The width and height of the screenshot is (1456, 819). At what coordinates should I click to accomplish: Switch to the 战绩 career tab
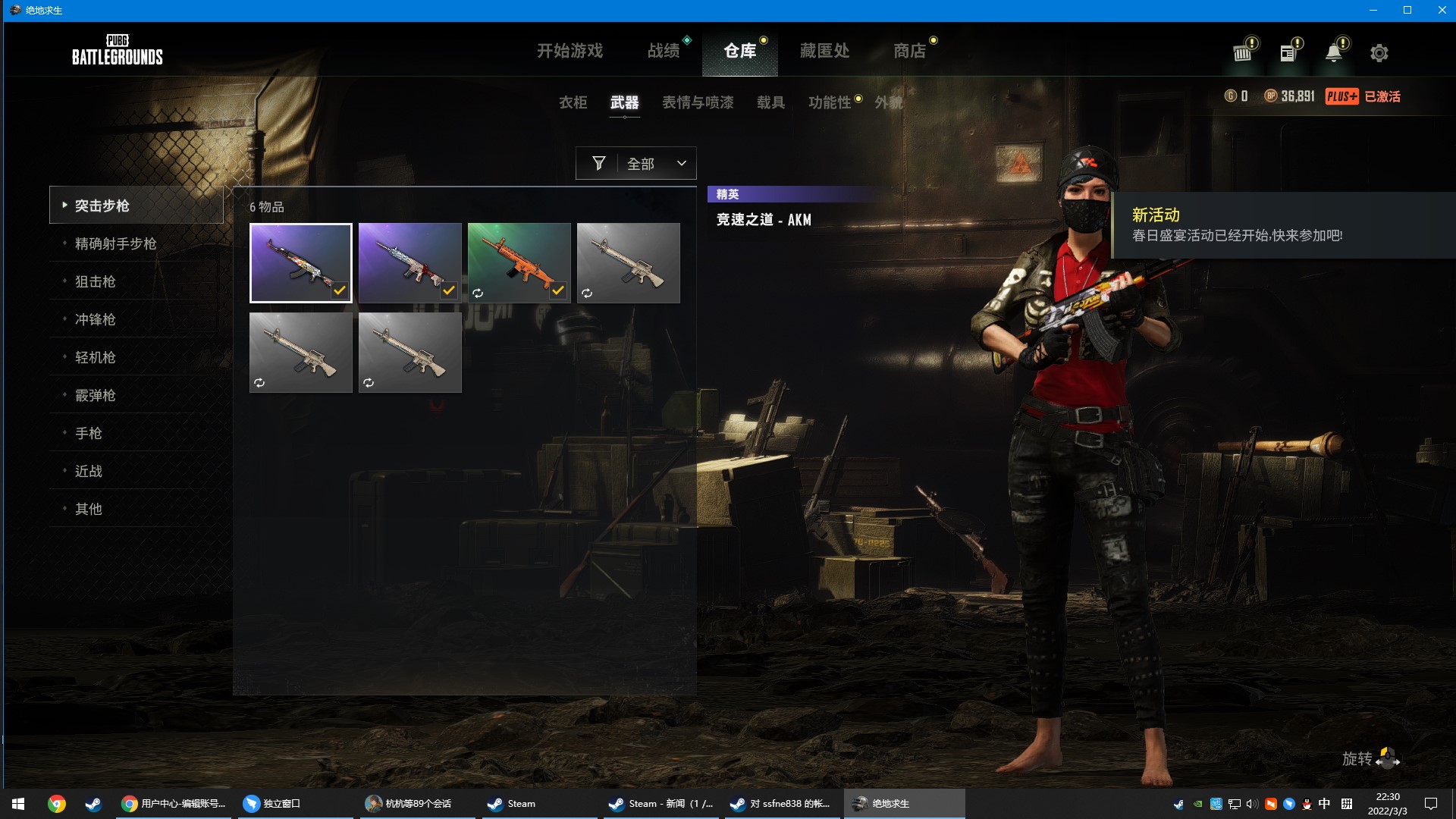pos(664,51)
